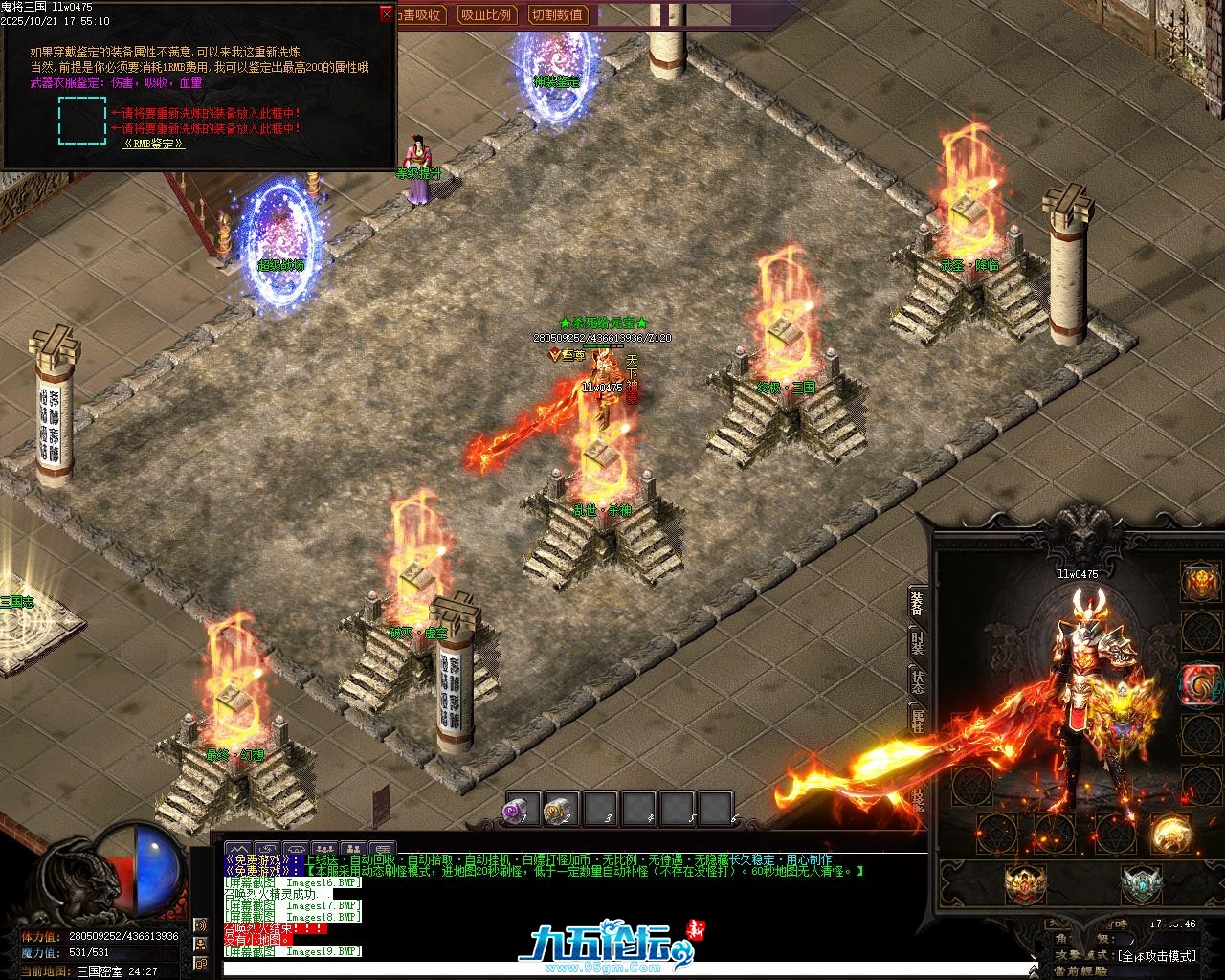Show the 属性 tab
This screenshot has height=980, width=1225.
(917, 722)
